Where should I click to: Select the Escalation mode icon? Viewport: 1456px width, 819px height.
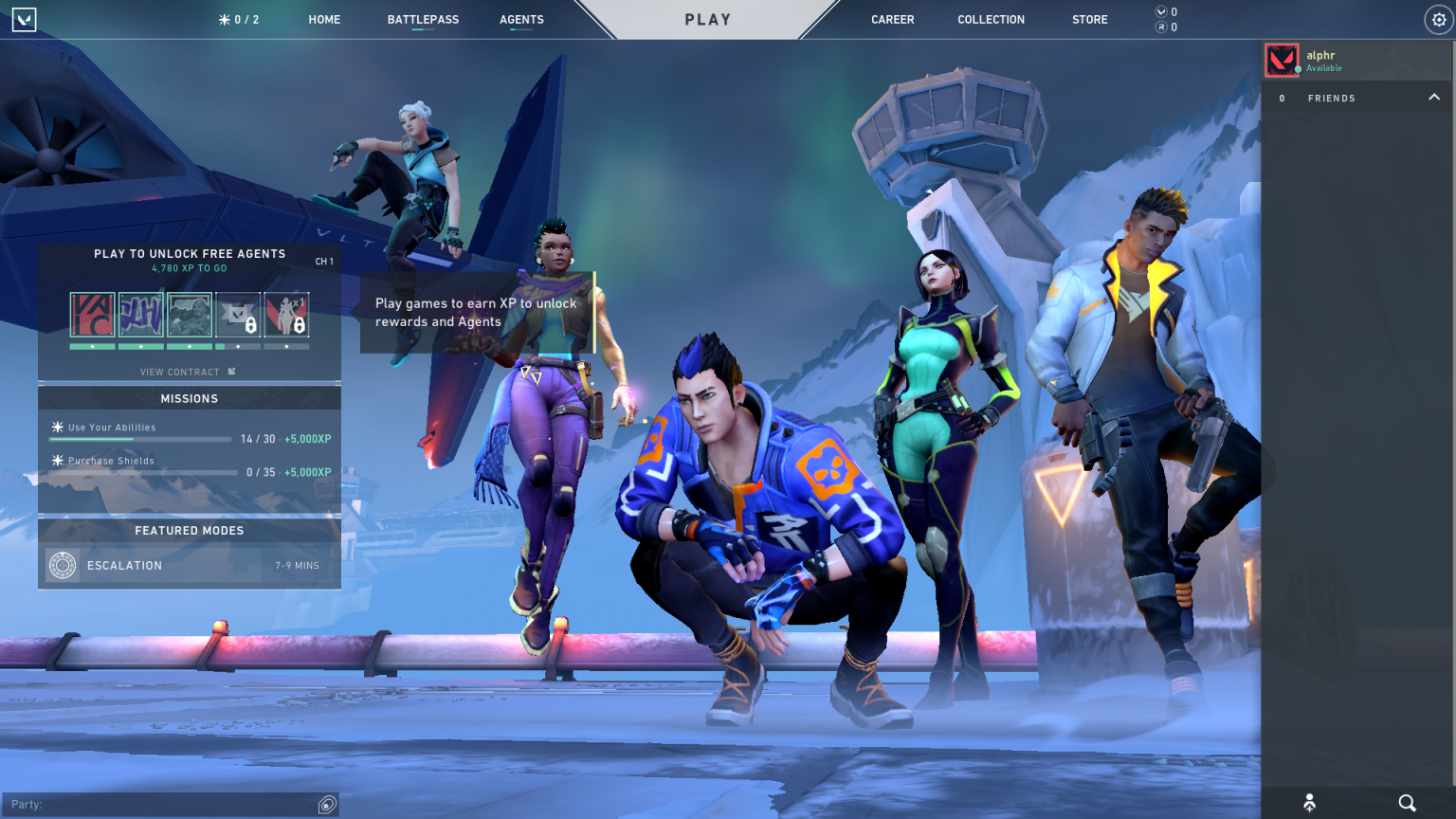point(63,565)
